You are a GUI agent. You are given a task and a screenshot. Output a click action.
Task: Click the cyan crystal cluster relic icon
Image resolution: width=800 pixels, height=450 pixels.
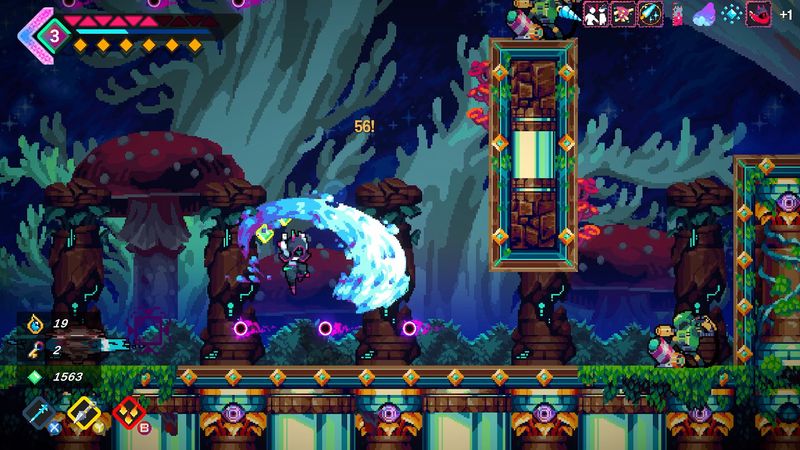(x=732, y=14)
